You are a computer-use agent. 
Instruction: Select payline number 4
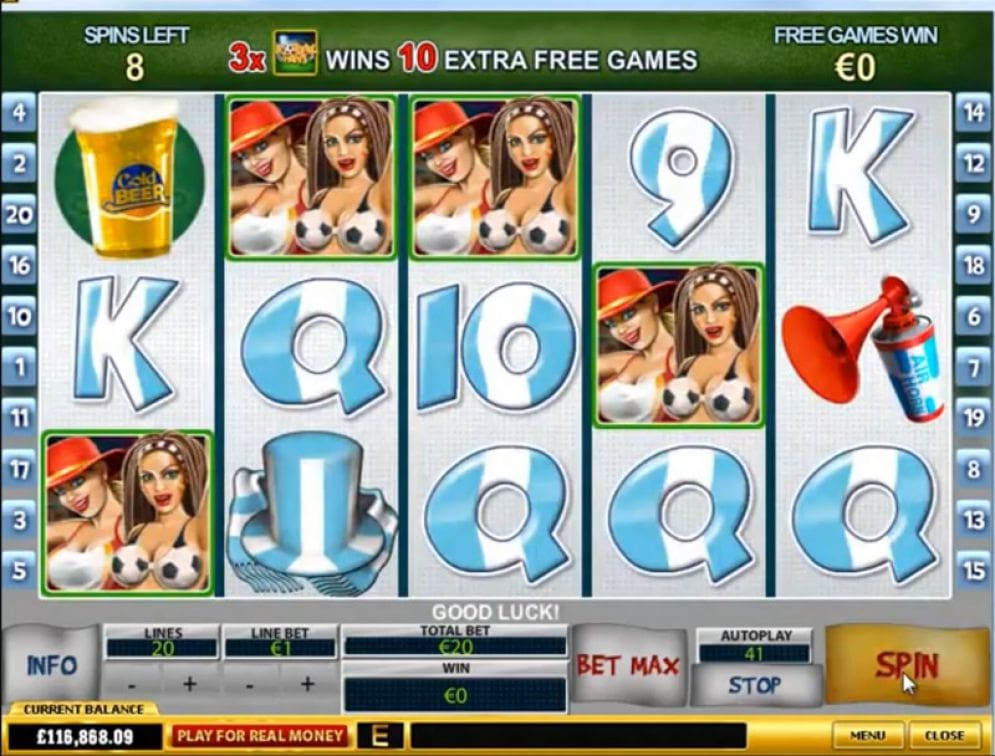tap(19, 111)
